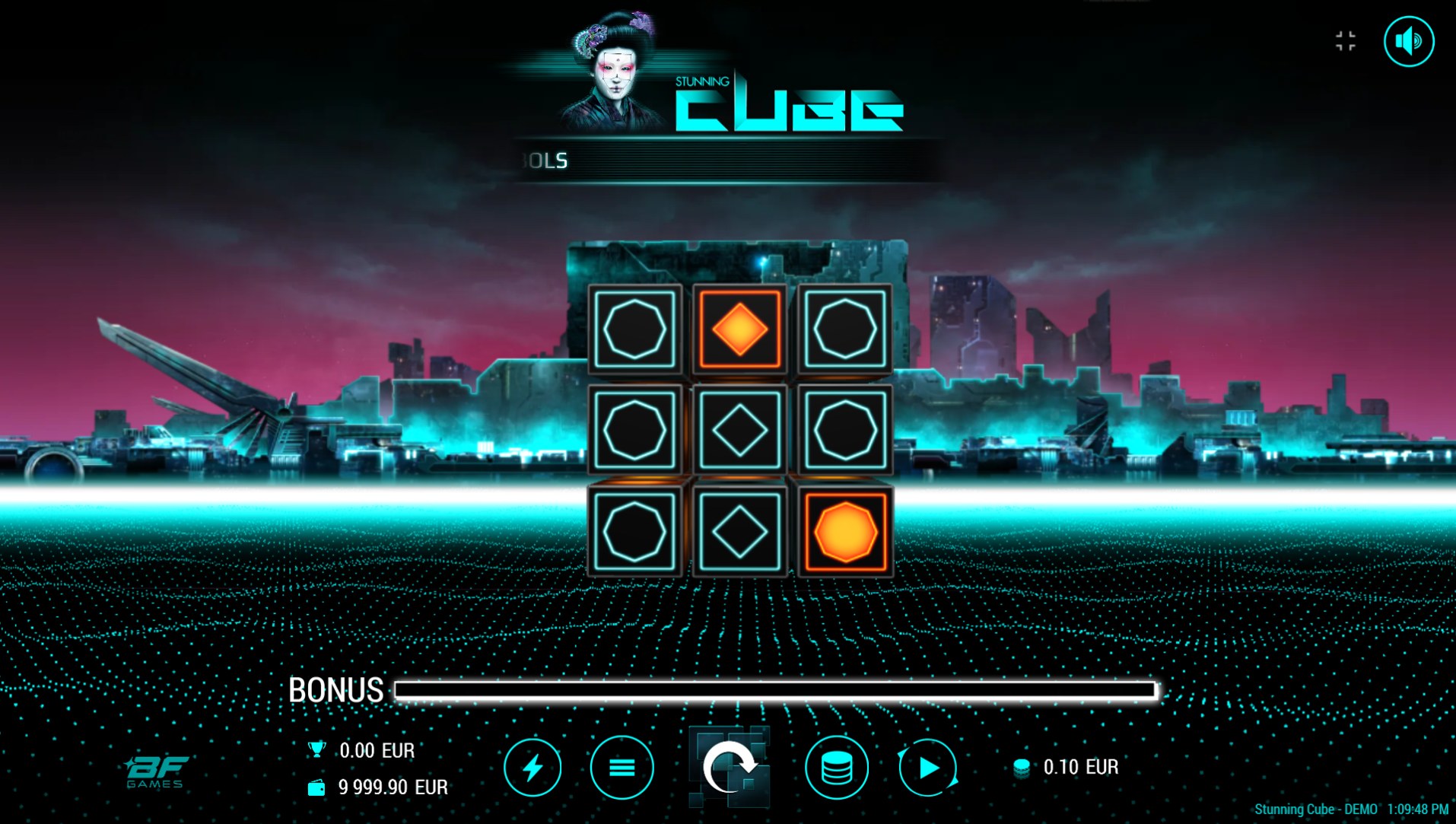Spin the cube with the circular arrow button

click(729, 767)
